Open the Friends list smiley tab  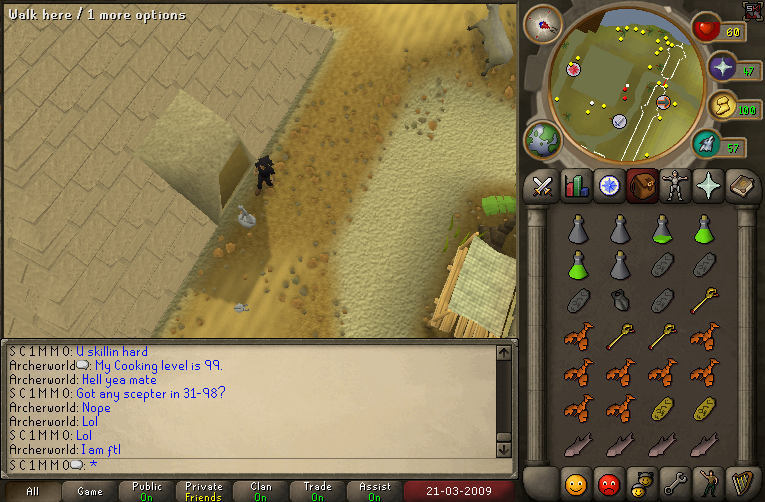point(575,482)
